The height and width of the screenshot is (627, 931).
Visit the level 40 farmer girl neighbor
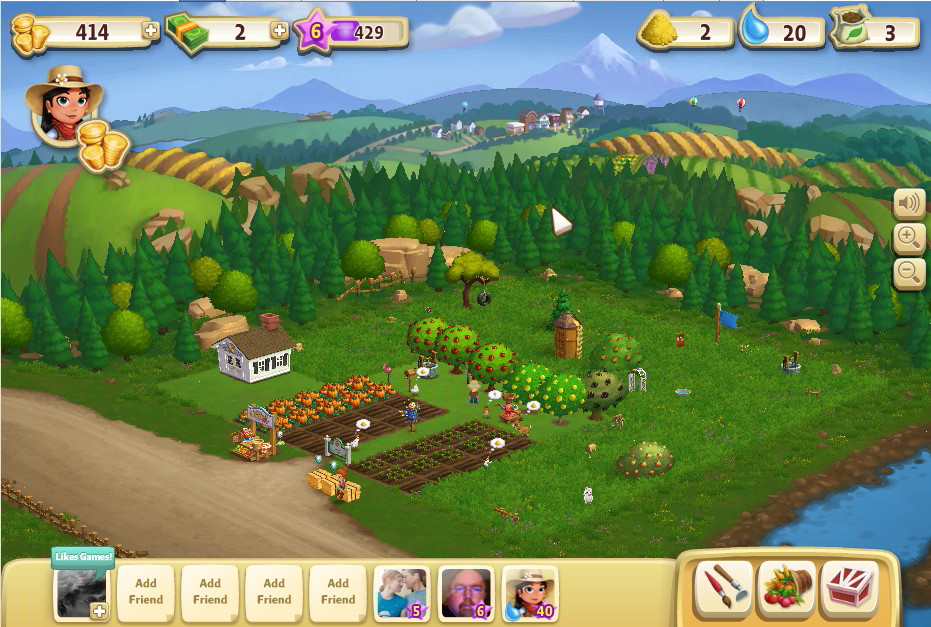click(530, 593)
